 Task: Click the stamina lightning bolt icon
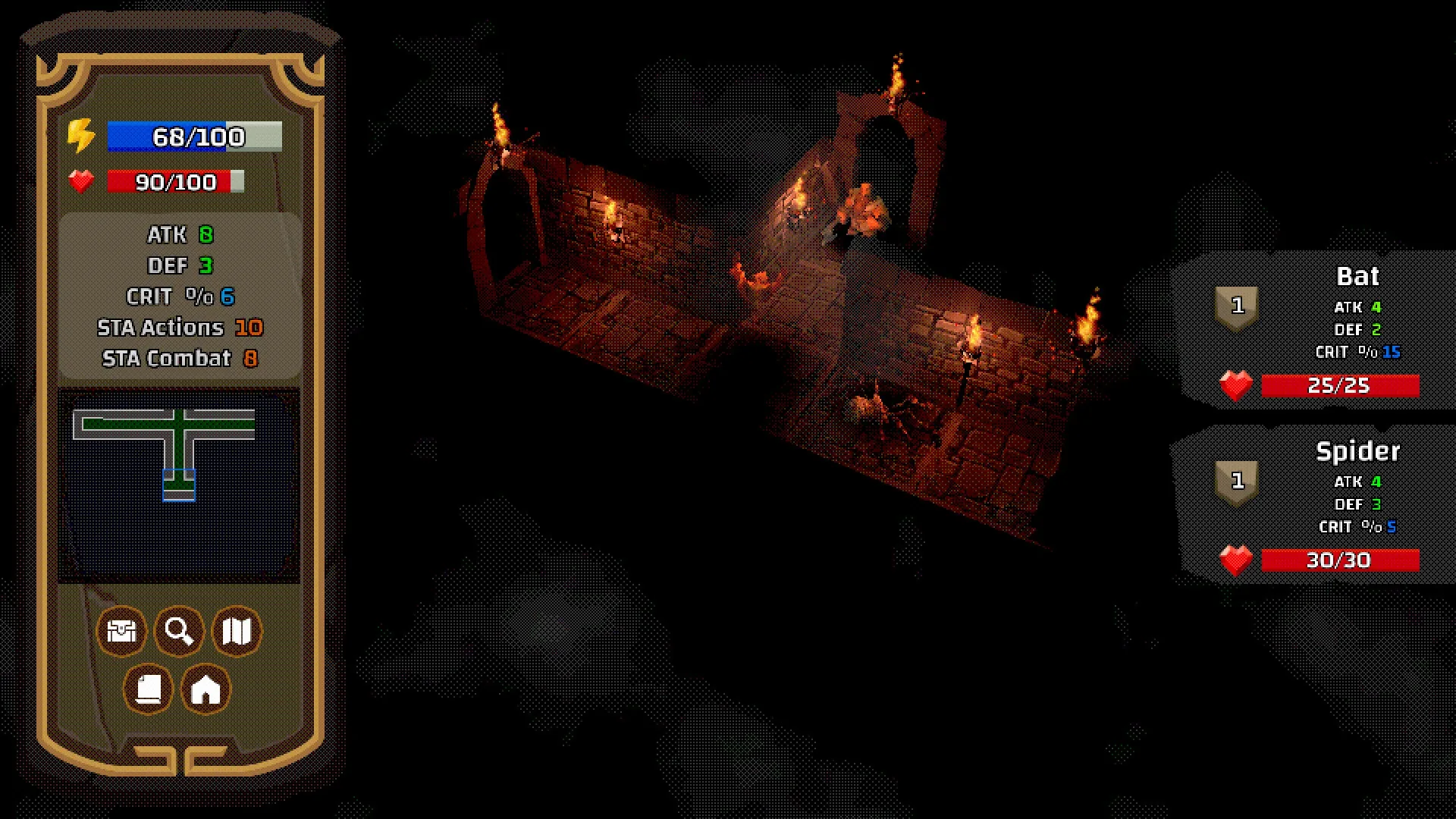click(81, 136)
